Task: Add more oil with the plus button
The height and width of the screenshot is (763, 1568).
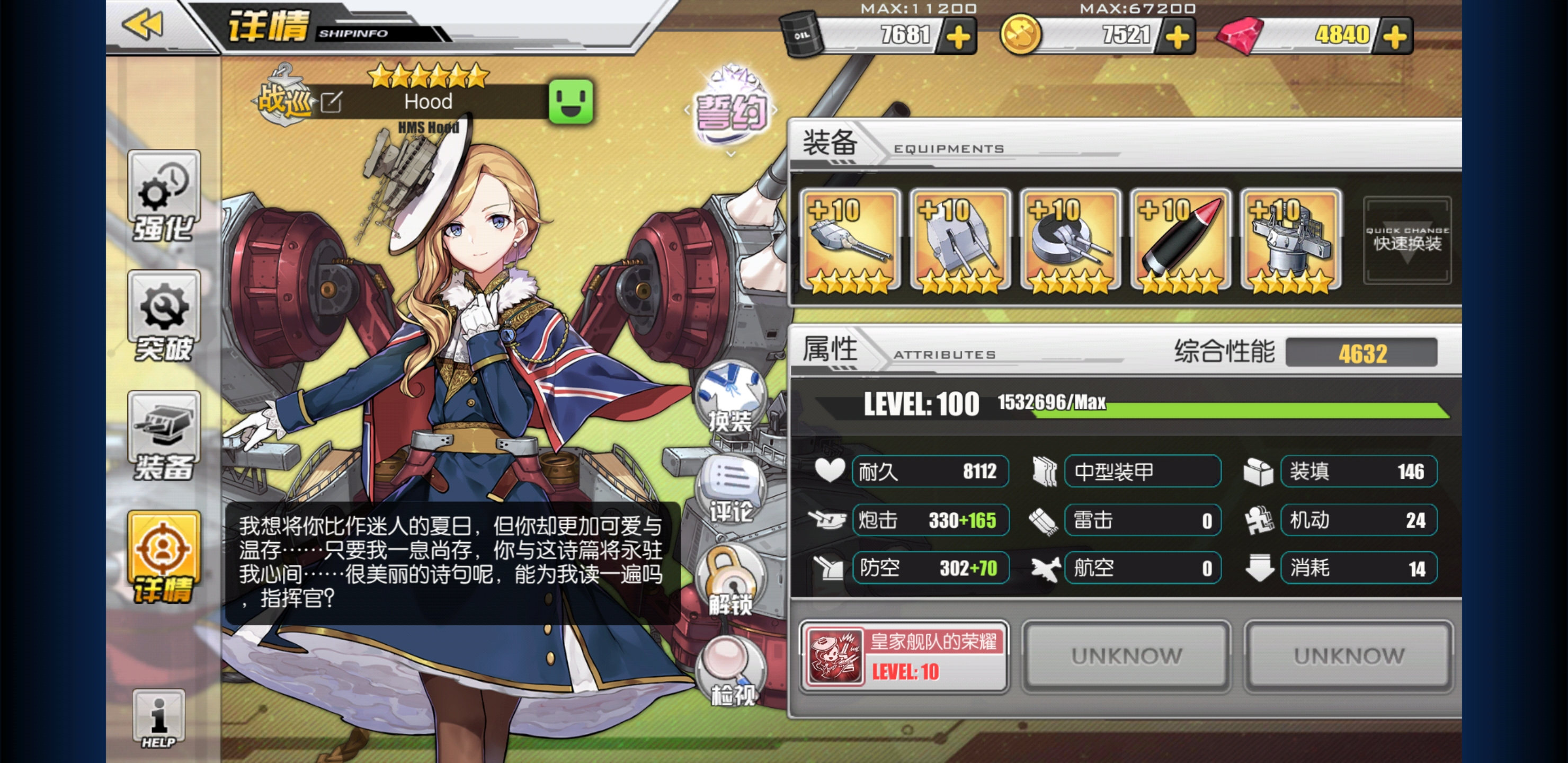Action: click(x=957, y=37)
